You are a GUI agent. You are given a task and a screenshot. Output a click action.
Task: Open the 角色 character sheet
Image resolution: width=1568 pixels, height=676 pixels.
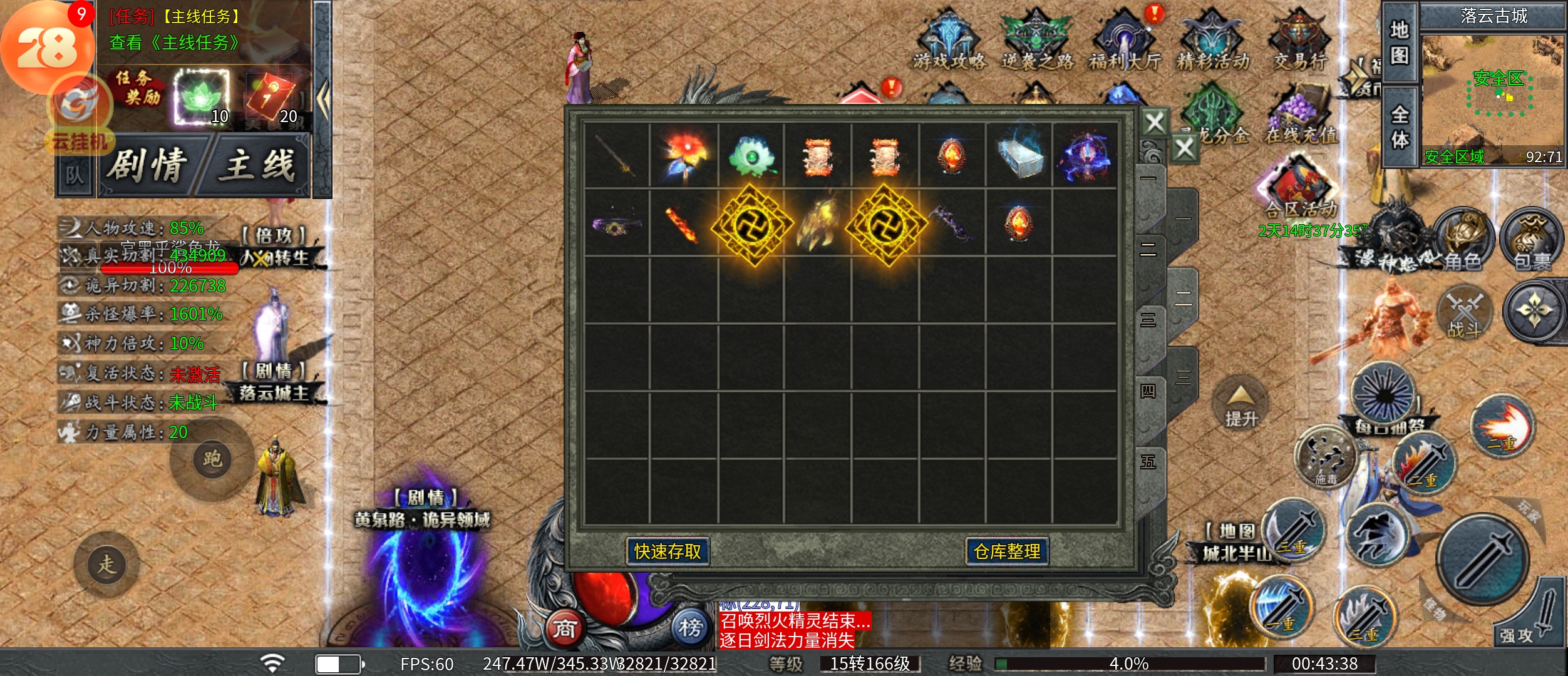1463,241
